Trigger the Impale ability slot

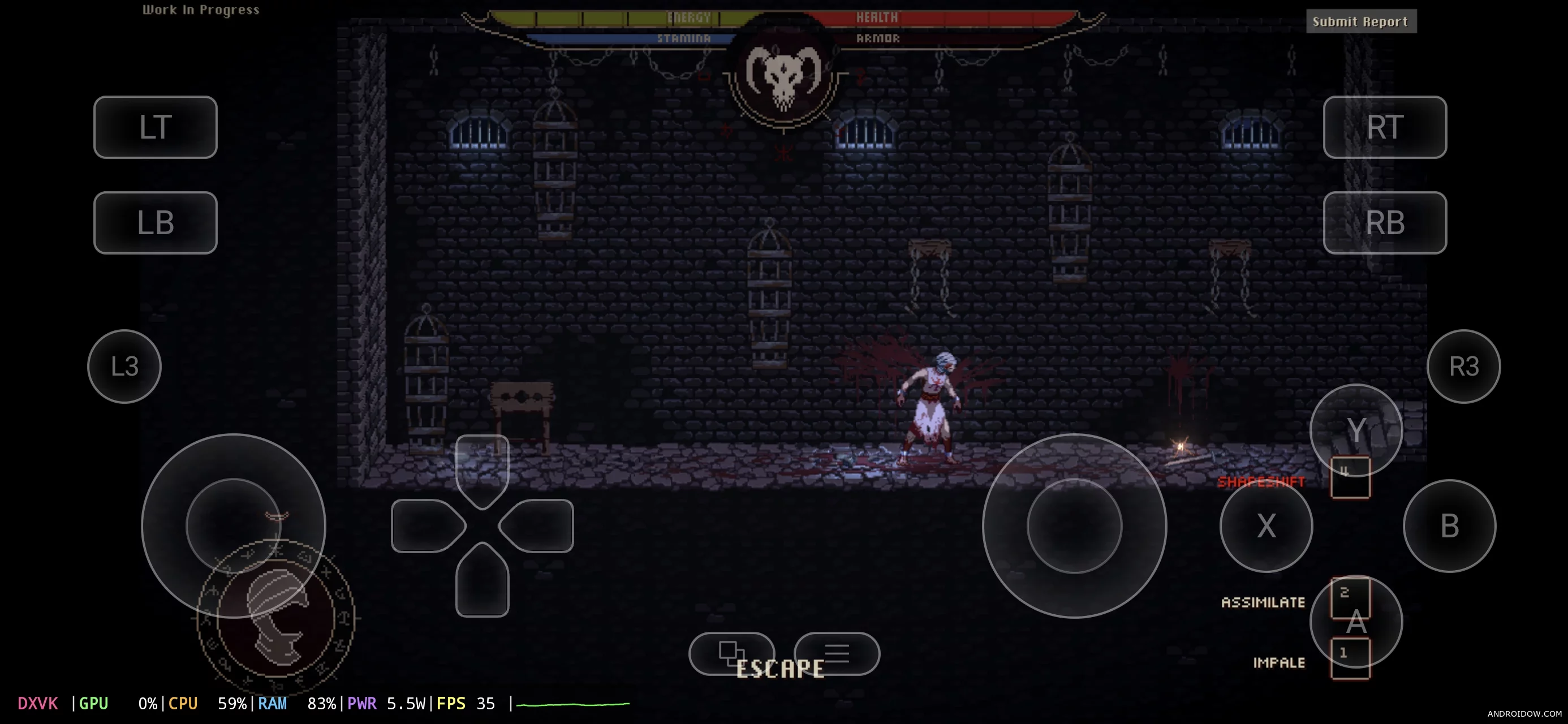coord(1350,658)
